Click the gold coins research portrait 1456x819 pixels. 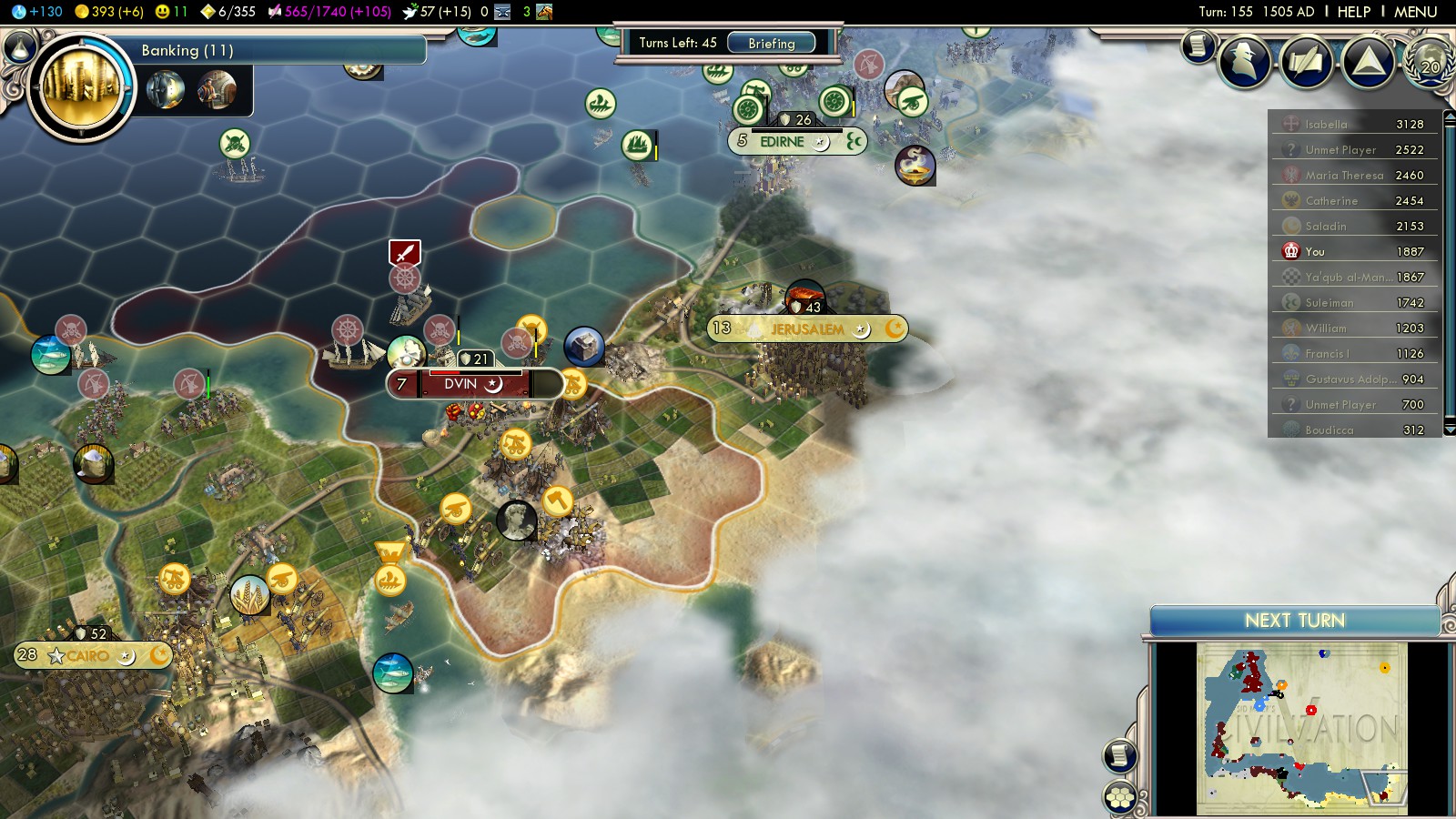(81, 87)
